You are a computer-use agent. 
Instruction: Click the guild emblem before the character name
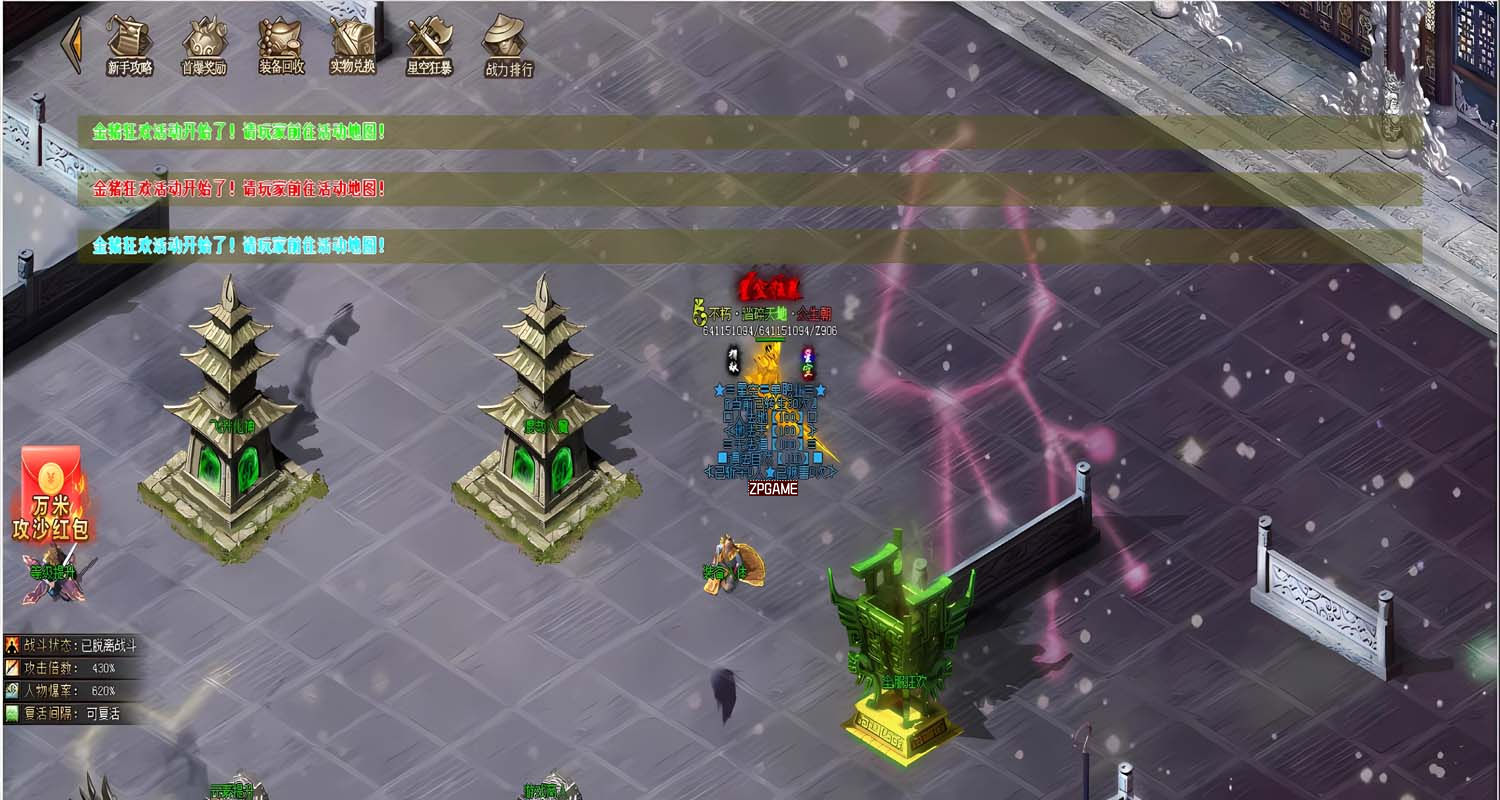coord(698,314)
